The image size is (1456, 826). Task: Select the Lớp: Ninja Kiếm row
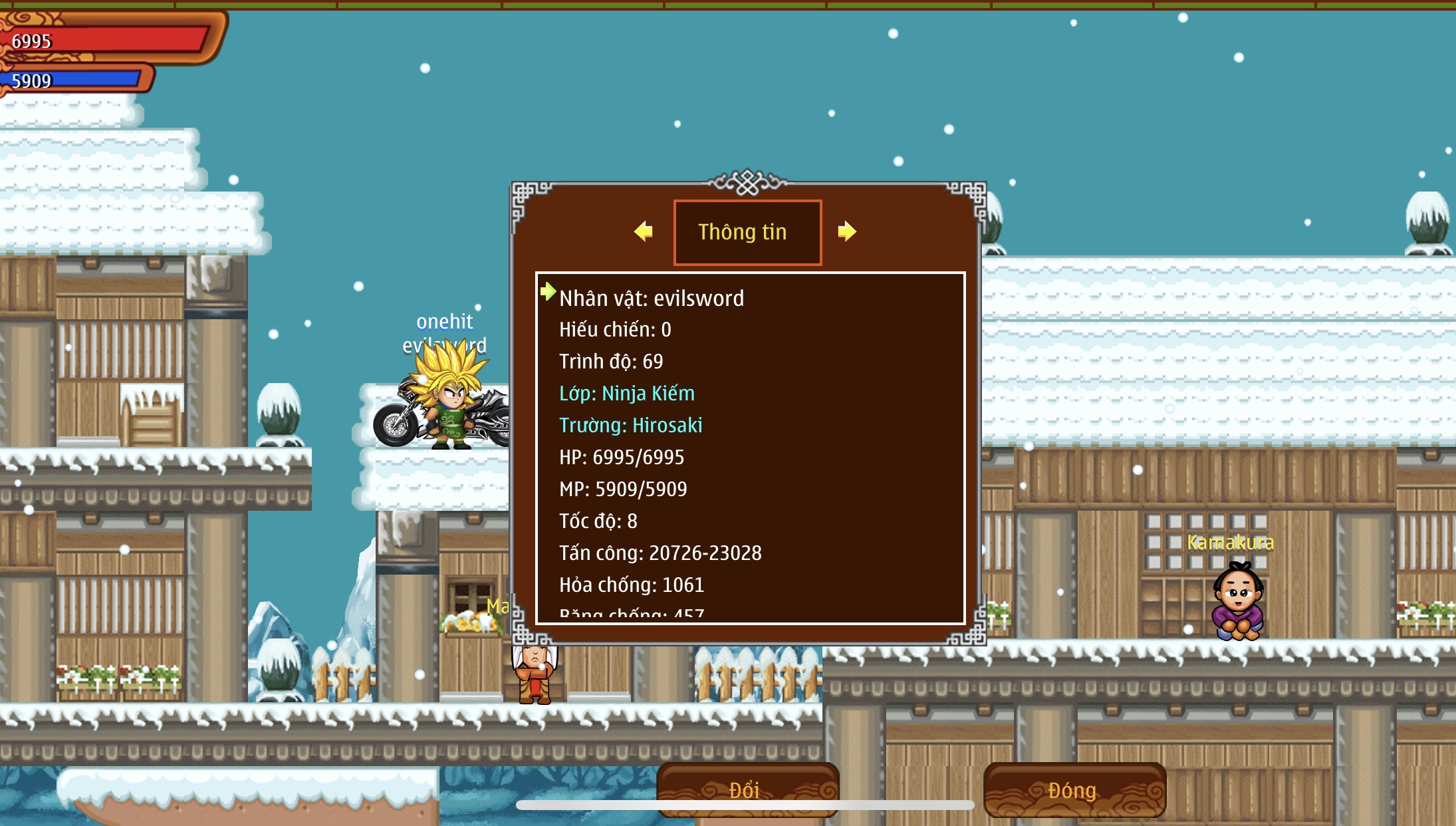(x=627, y=393)
